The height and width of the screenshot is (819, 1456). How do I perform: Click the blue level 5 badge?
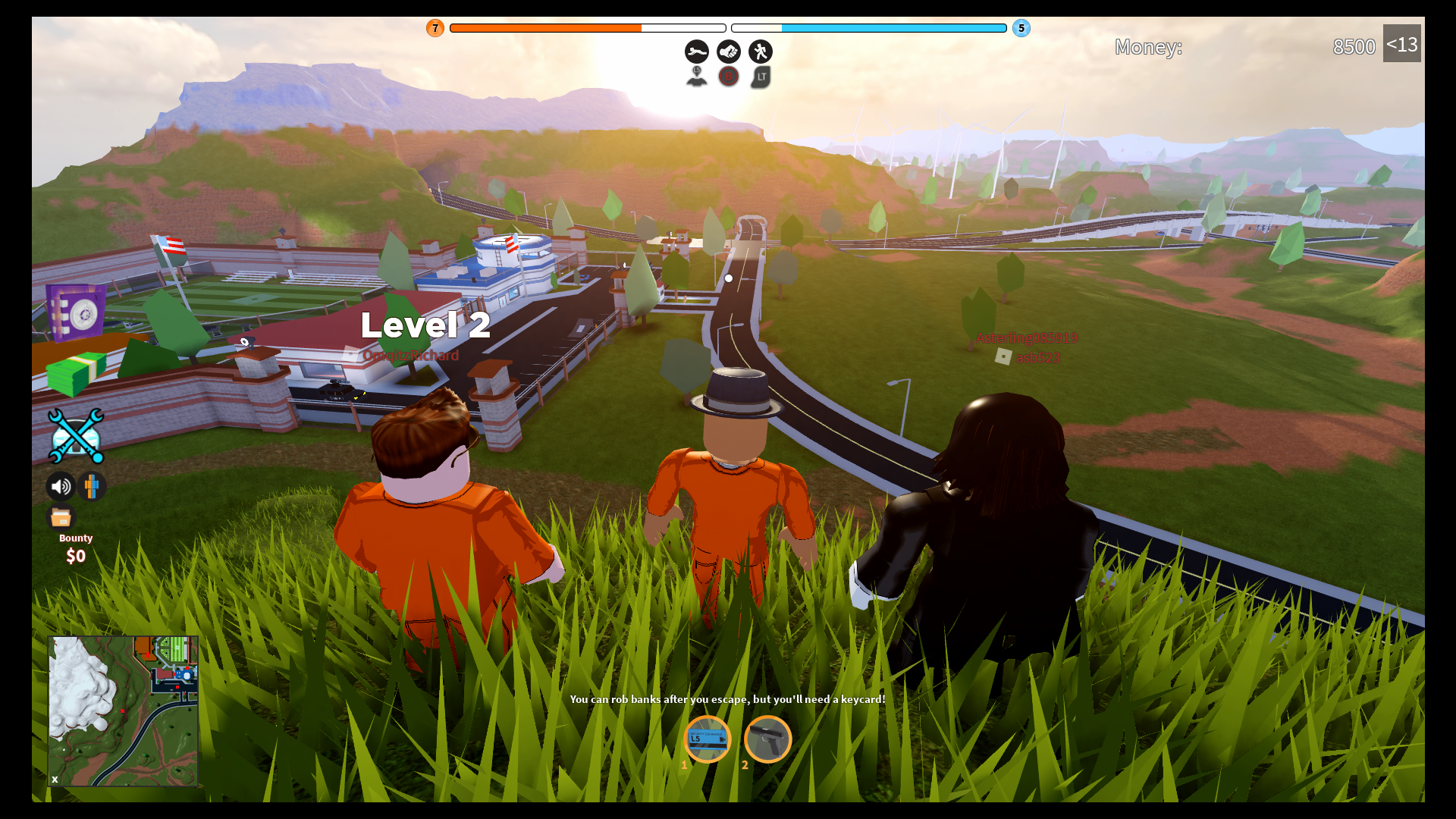point(1021,28)
